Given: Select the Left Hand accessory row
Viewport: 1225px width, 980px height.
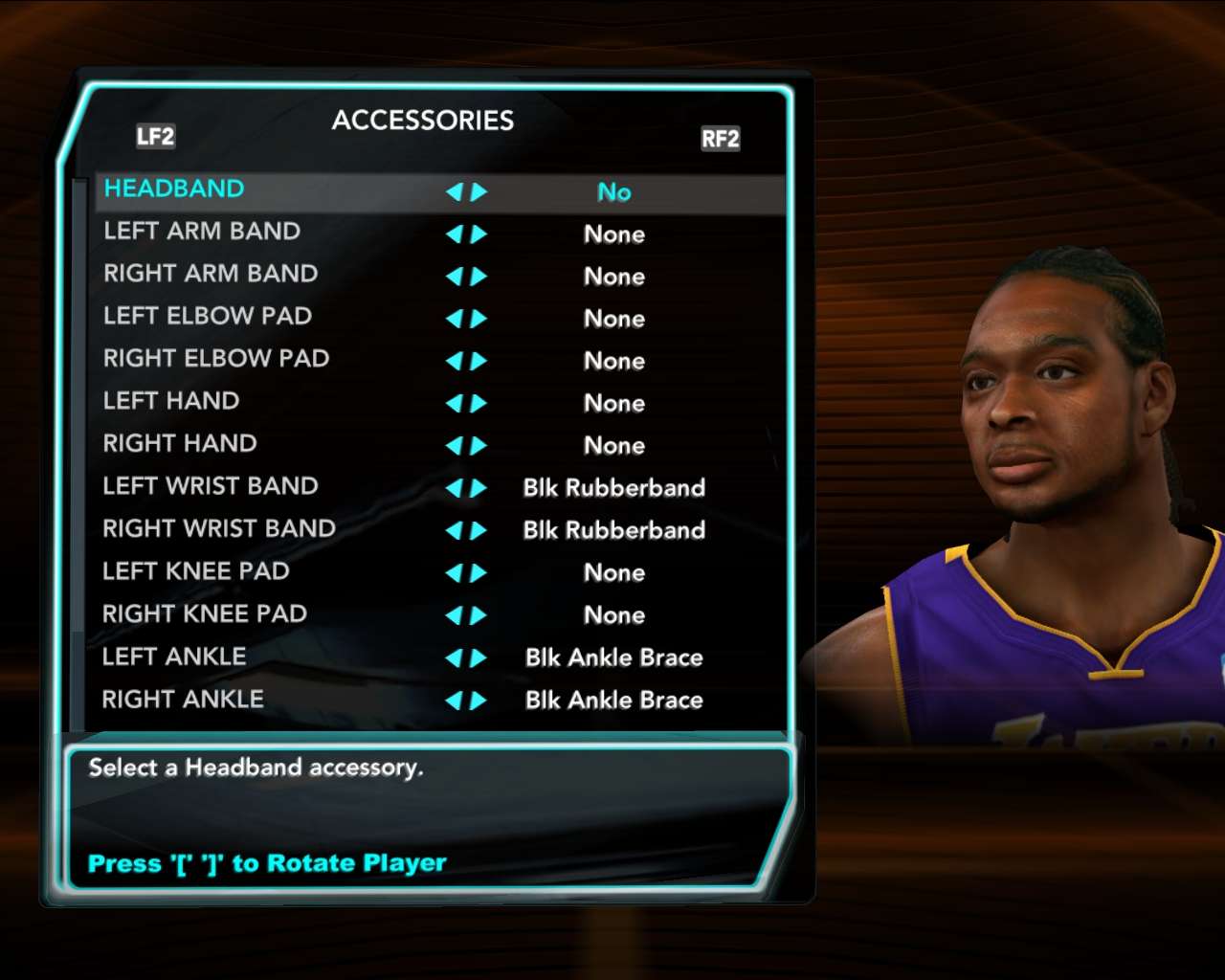Looking at the screenshot, I should [171, 401].
